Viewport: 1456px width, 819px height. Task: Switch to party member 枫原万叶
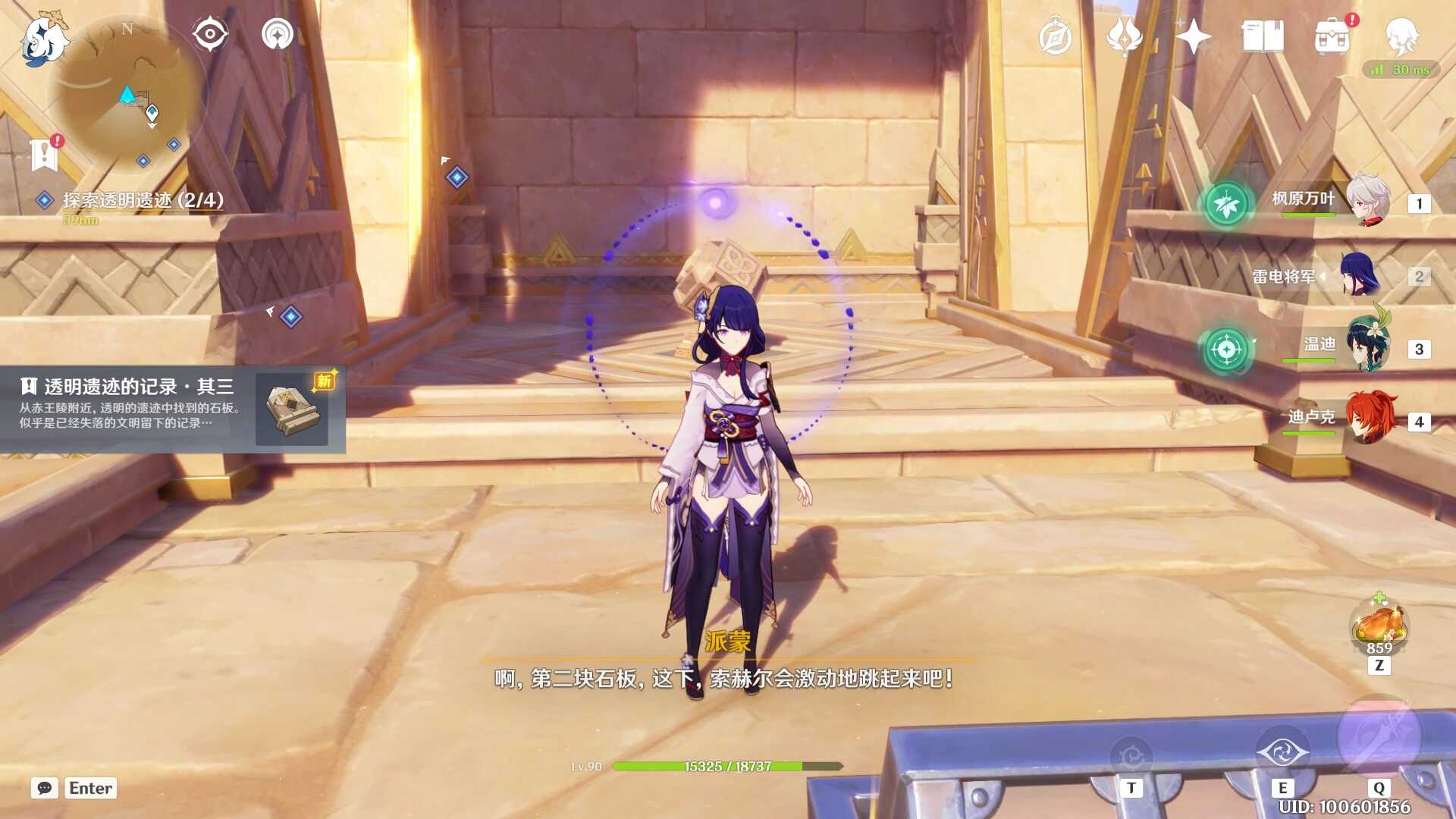pyautogui.click(x=1368, y=200)
